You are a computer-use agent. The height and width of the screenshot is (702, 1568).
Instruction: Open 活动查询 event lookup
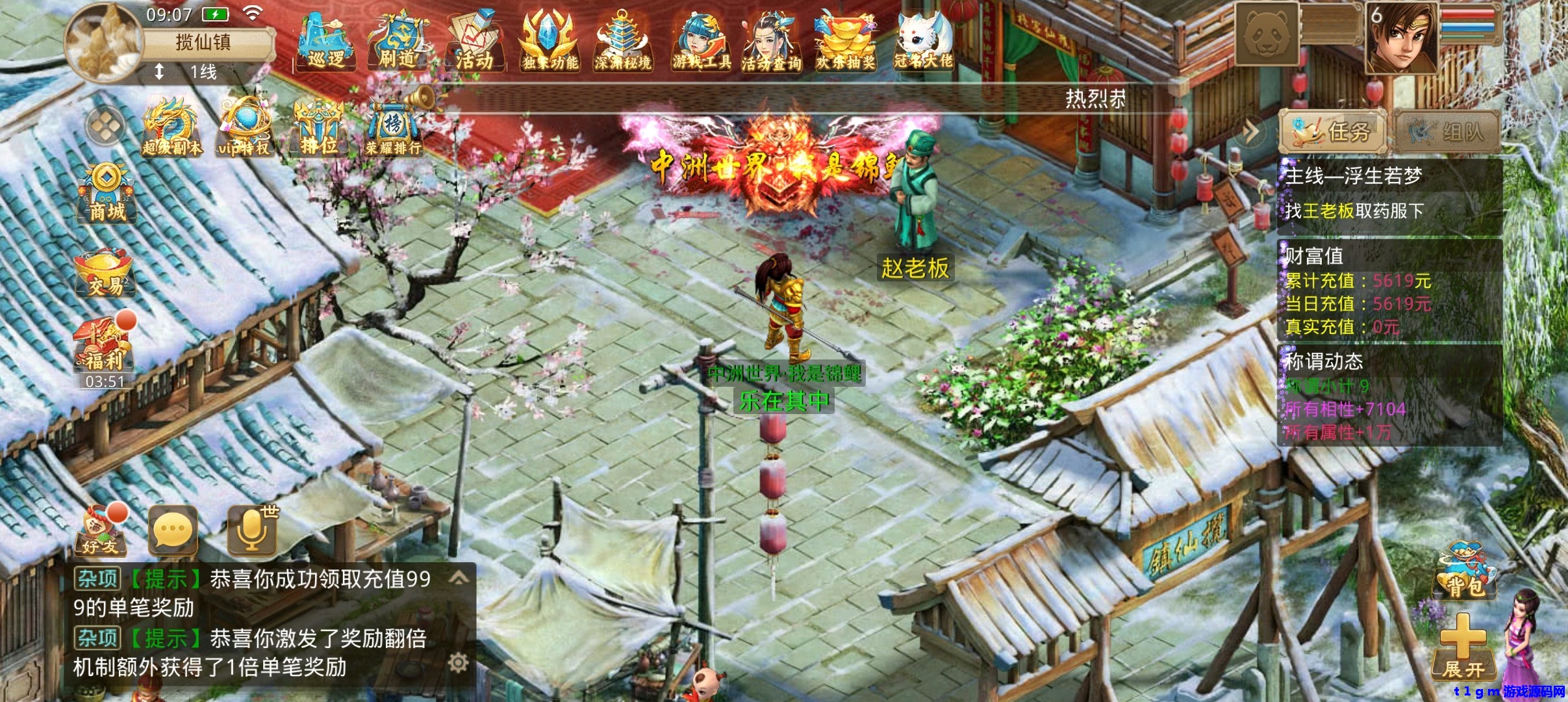(x=771, y=40)
